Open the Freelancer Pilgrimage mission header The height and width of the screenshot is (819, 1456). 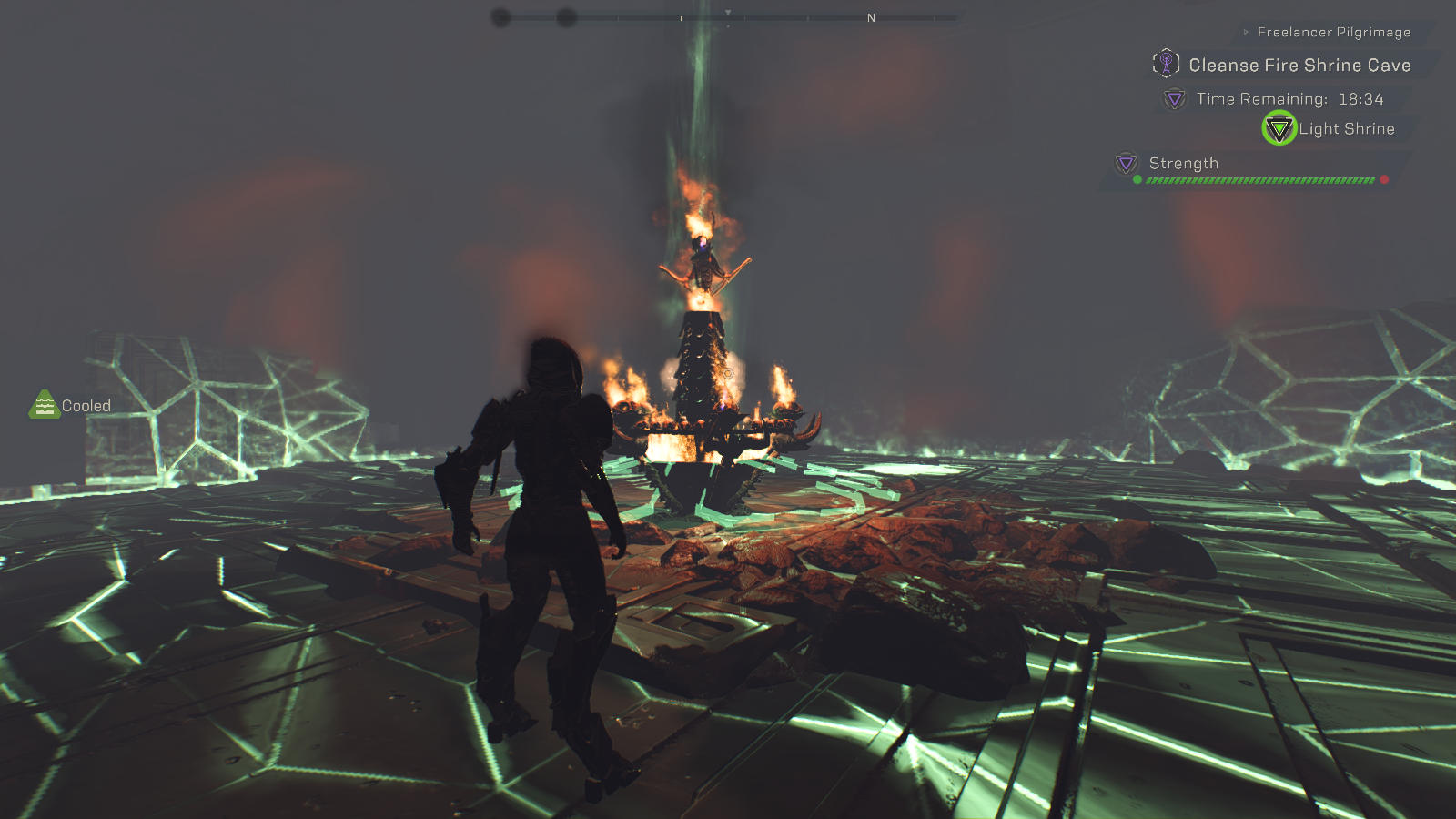click(1333, 33)
